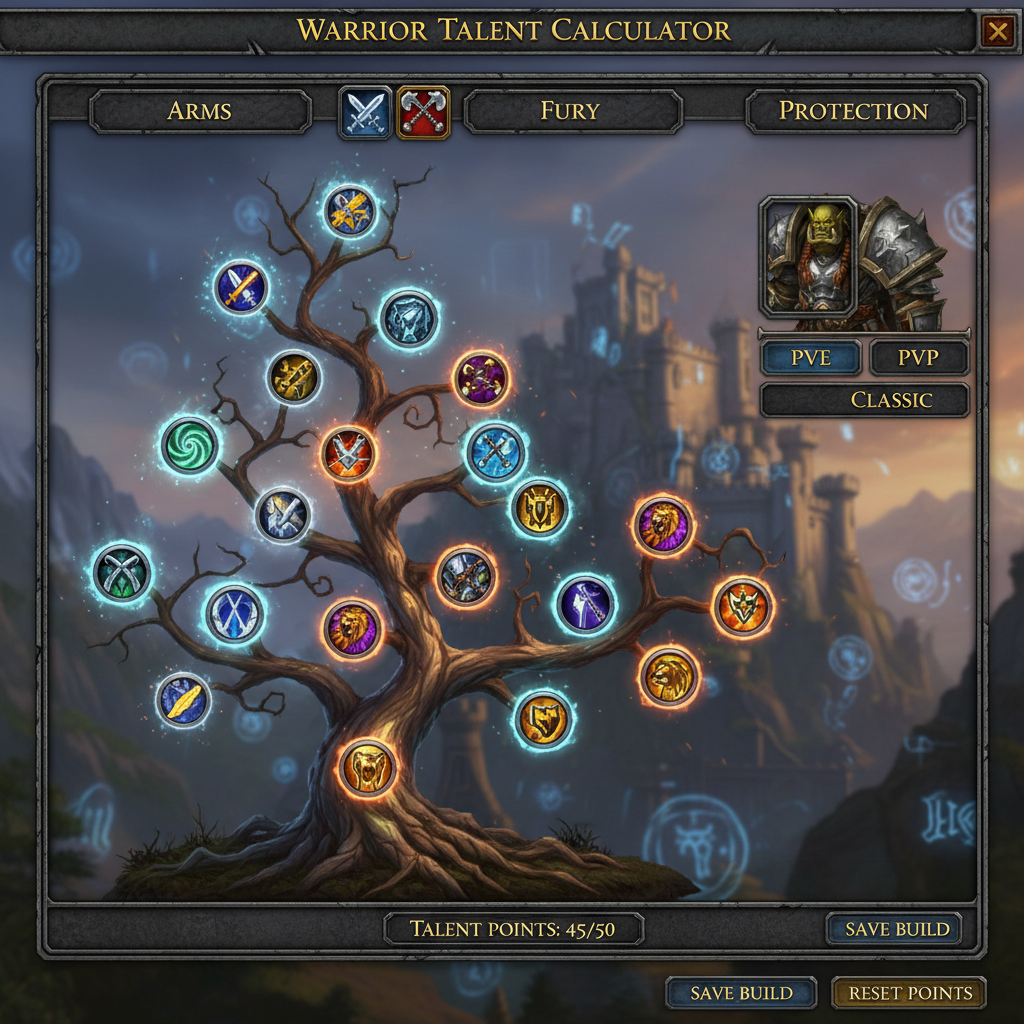This screenshot has width=1024, height=1024.
Task: Select the Protection talent tab
Action: point(854,111)
